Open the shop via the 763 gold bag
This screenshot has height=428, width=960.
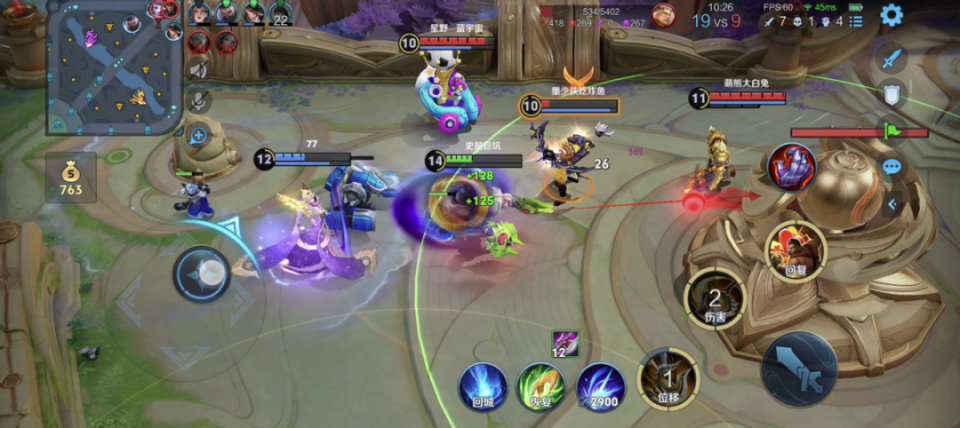(70, 179)
